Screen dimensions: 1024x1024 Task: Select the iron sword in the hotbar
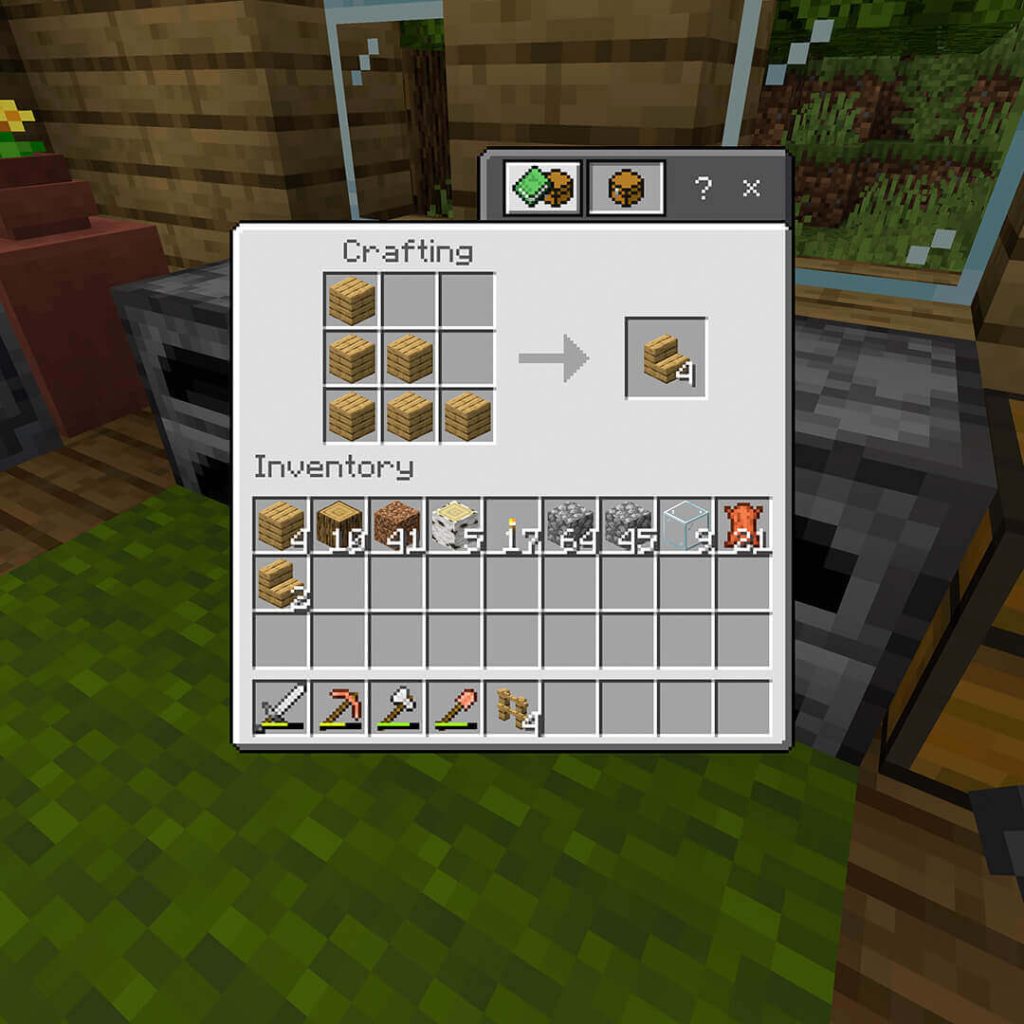pyautogui.click(x=281, y=708)
